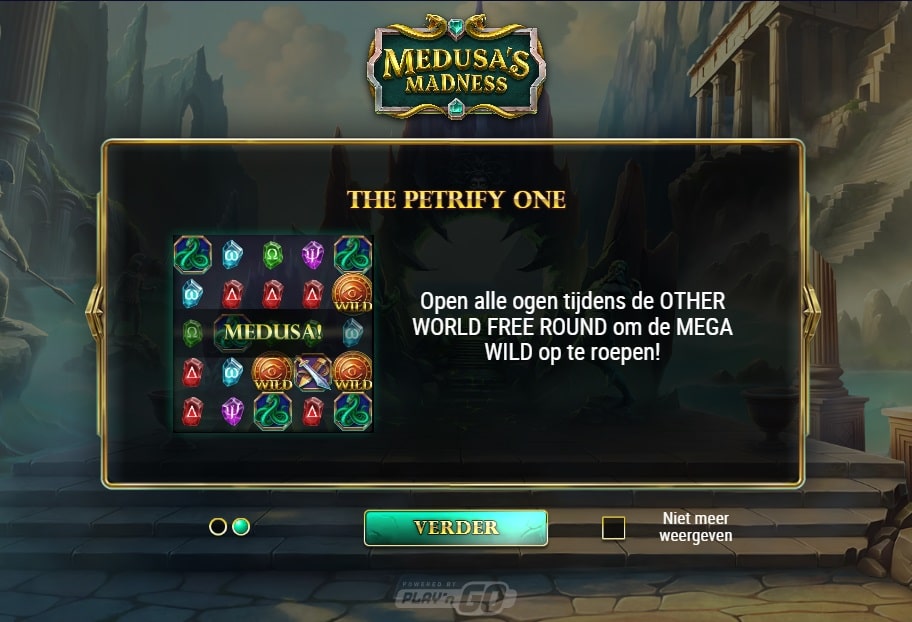This screenshot has width=912, height=622.
Task: Select the filled green page dot
Action: click(x=241, y=527)
